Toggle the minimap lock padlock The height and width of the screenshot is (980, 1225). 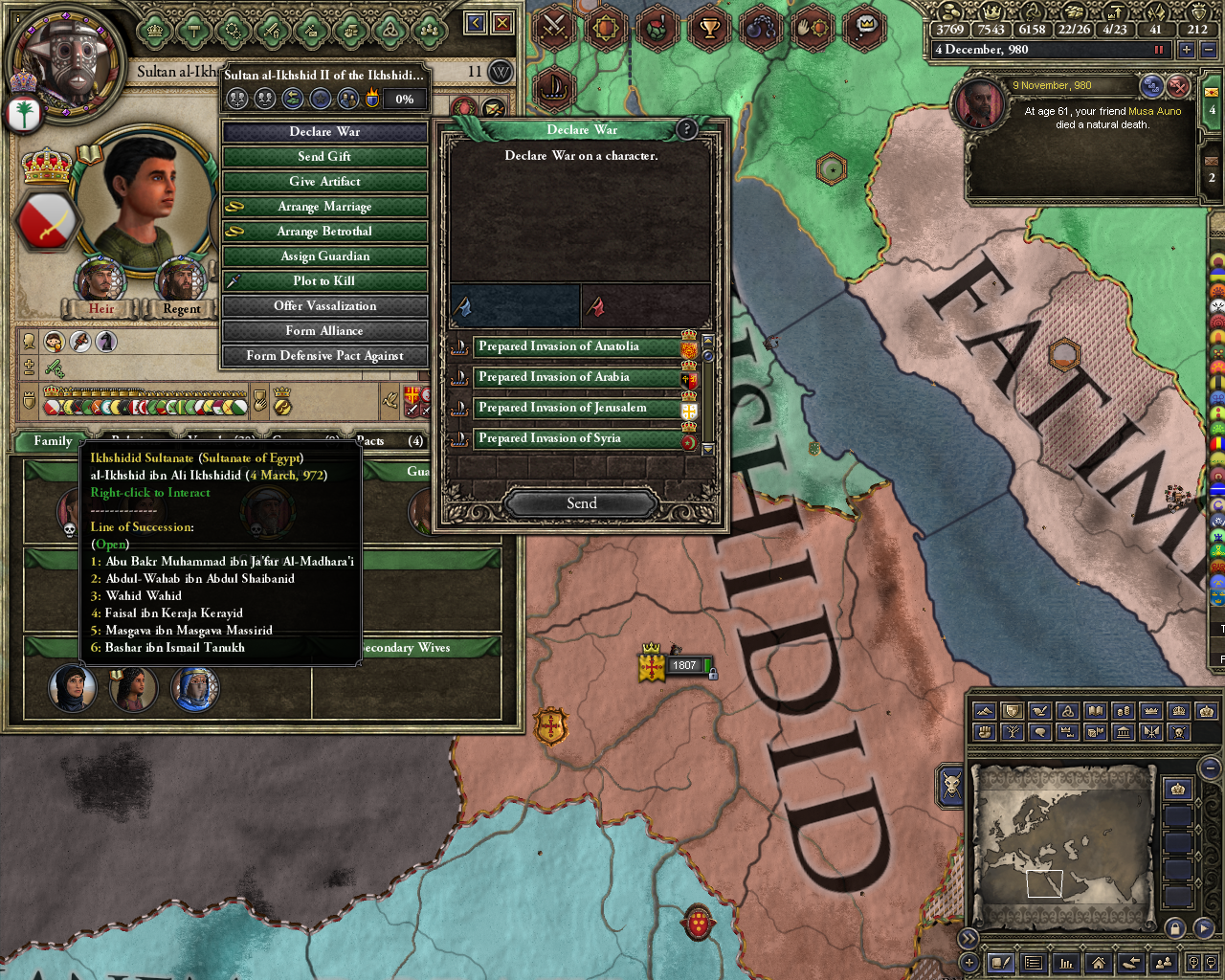(1176, 928)
